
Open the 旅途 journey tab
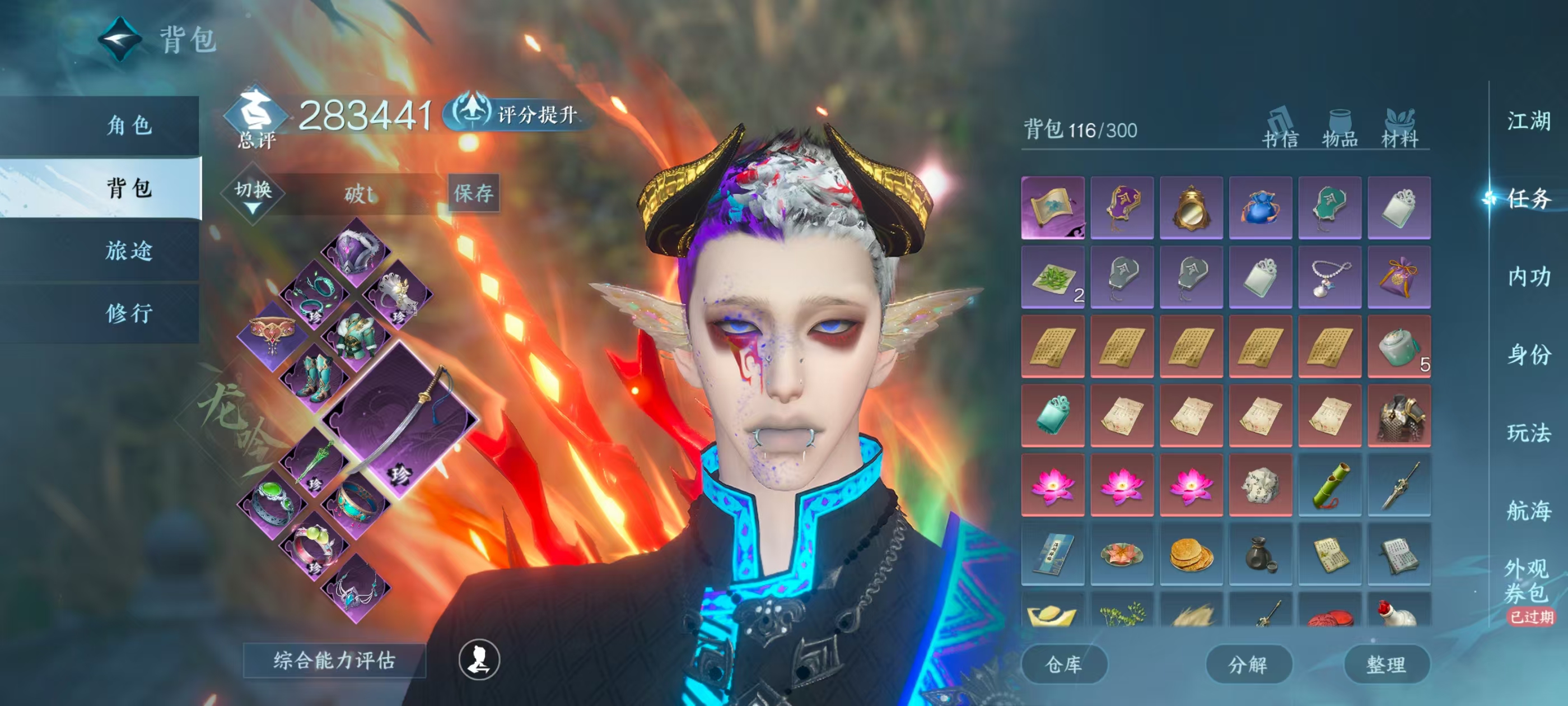coord(129,250)
